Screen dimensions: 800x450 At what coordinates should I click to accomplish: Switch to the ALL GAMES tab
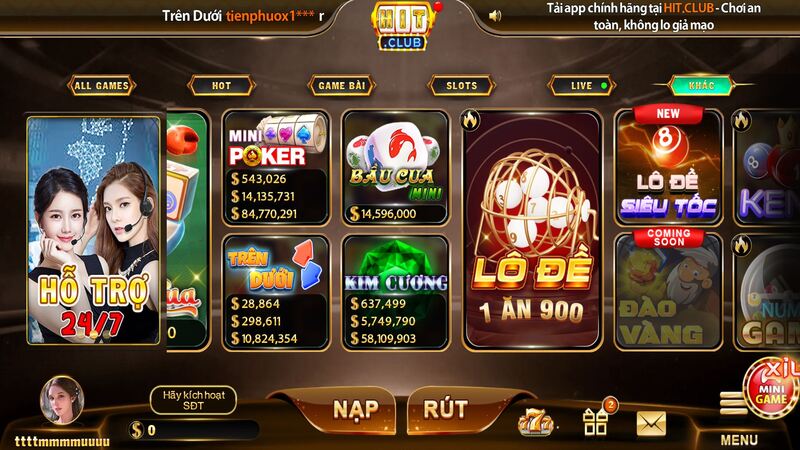click(x=101, y=86)
